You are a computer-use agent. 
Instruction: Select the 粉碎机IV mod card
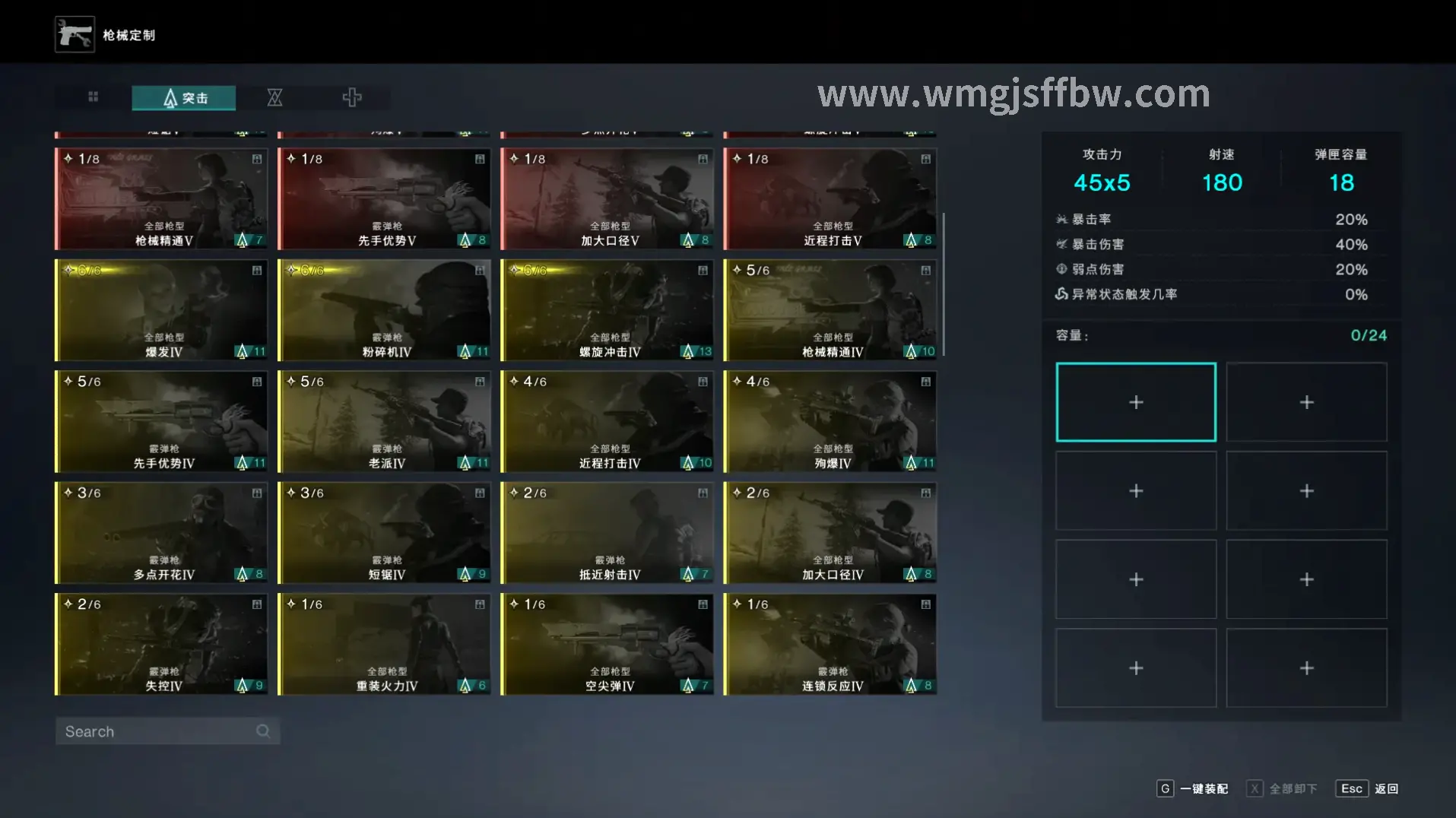click(384, 310)
